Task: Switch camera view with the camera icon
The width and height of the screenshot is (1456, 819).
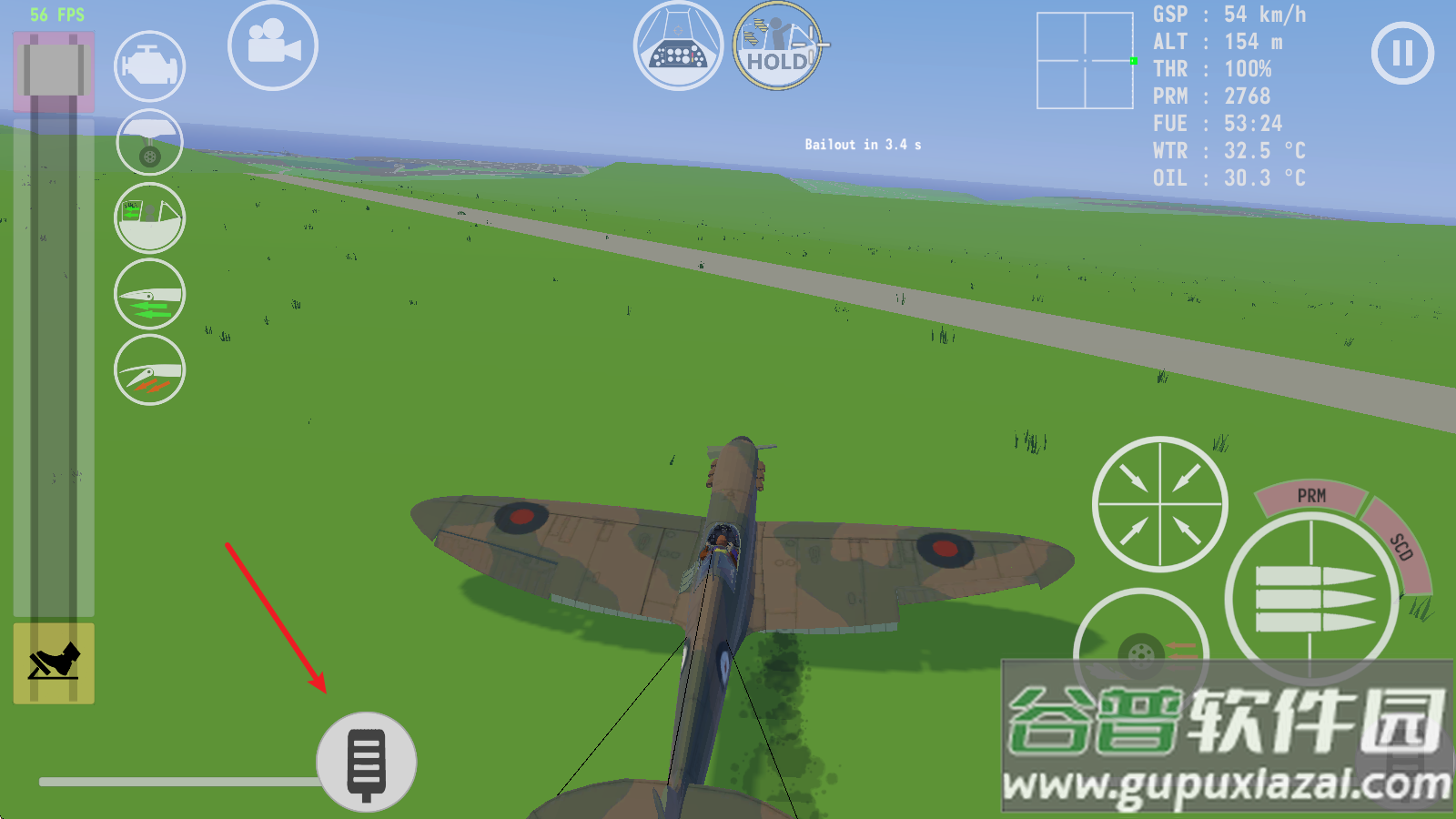Action: (272, 45)
